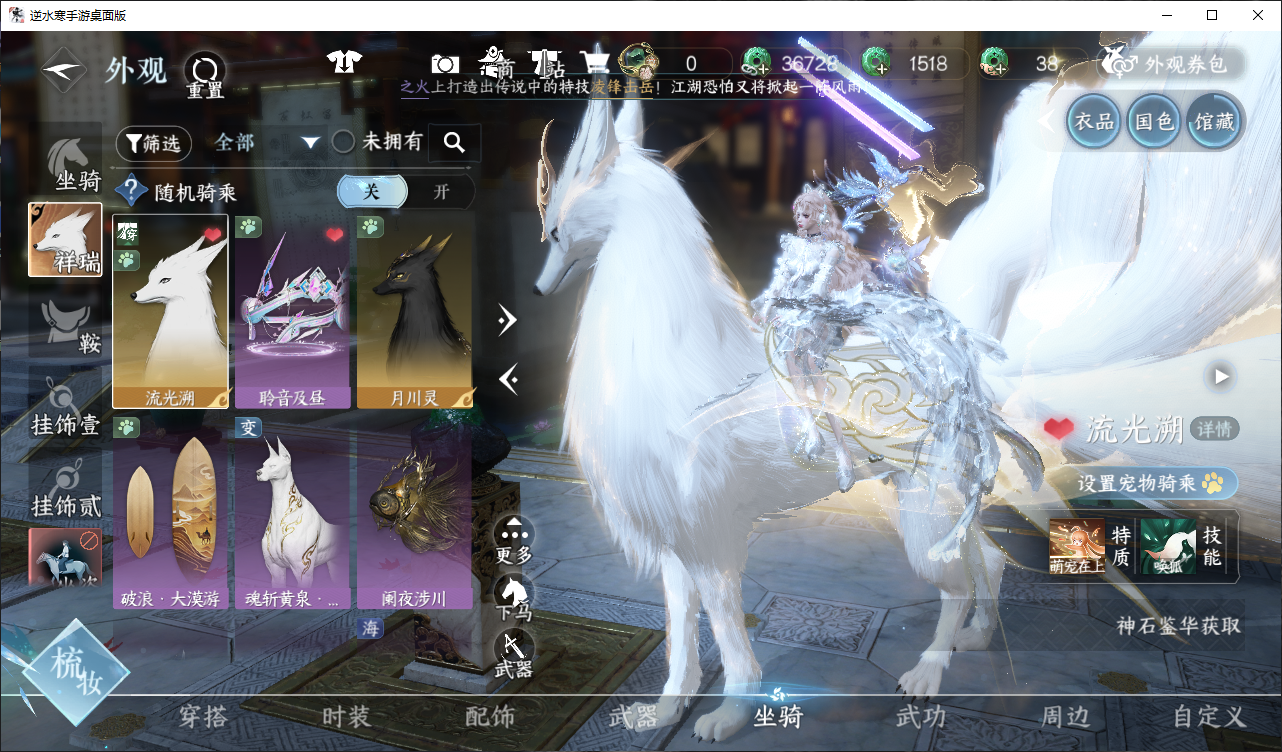Open the 外观券包 voucher bag
This screenshot has width=1282, height=752.
pyautogui.click(x=1172, y=64)
